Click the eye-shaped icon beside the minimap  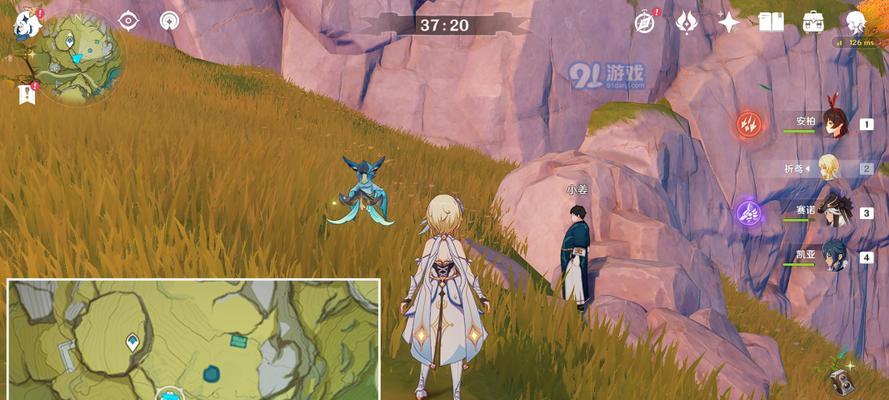click(x=129, y=20)
